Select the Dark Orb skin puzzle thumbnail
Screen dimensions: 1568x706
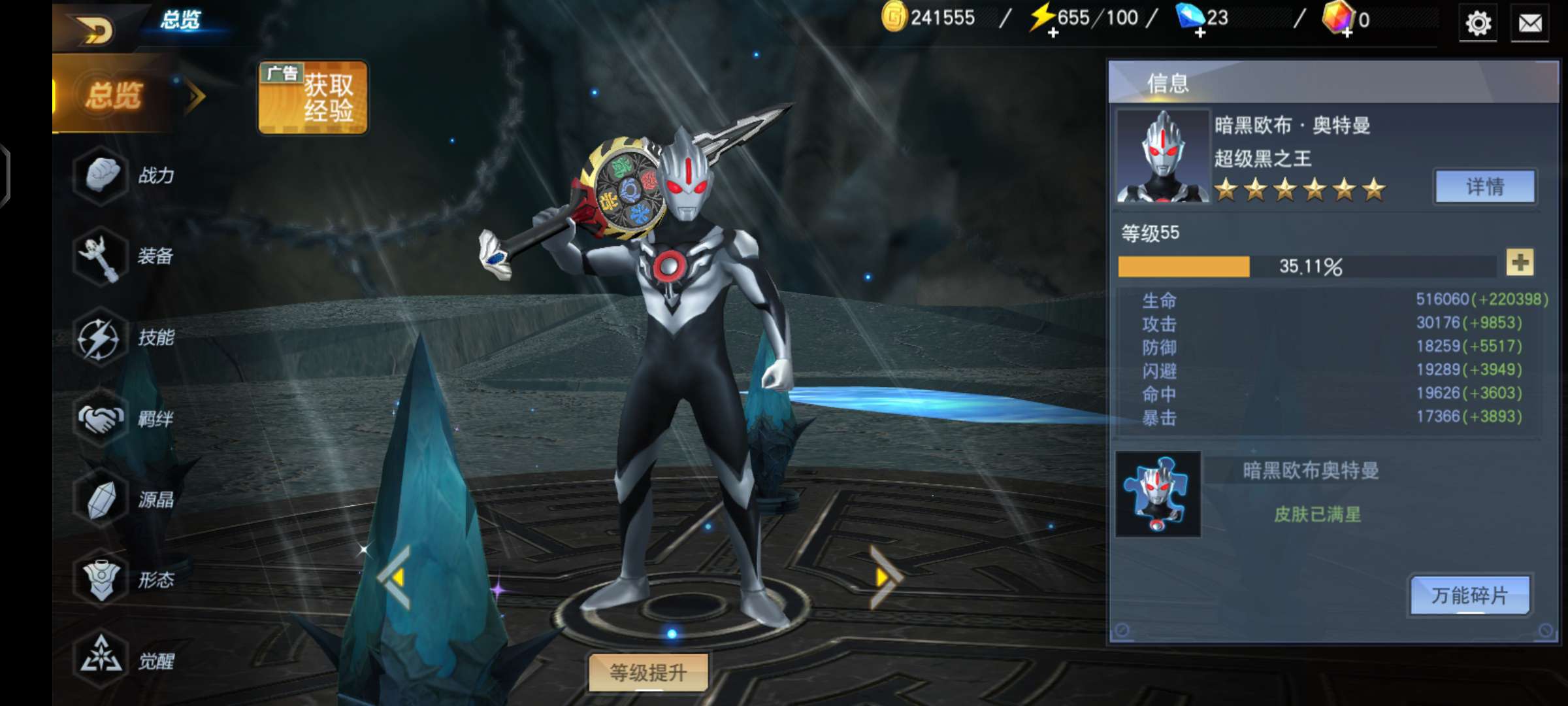pyautogui.click(x=1158, y=494)
